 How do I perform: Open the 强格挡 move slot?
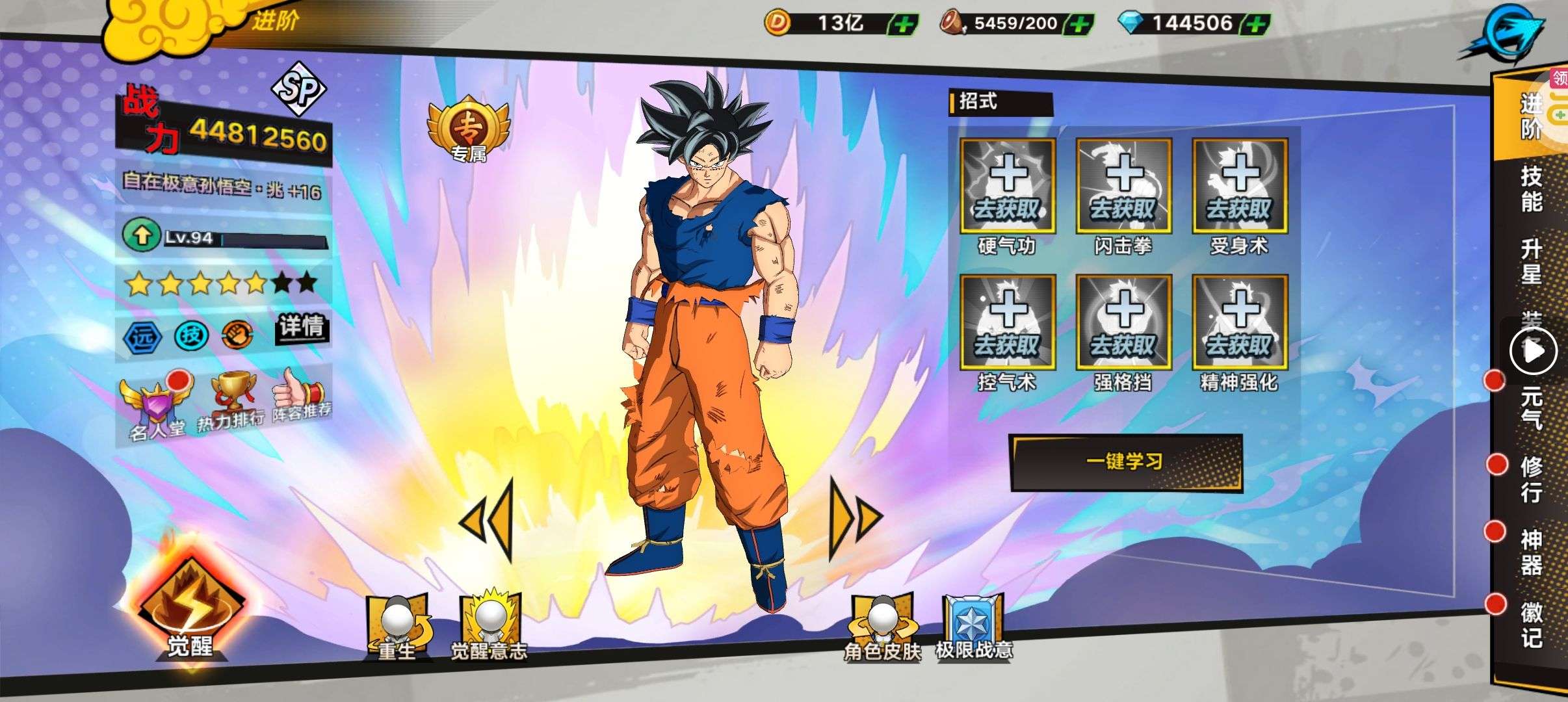pyautogui.click(x=1123, y=322)
